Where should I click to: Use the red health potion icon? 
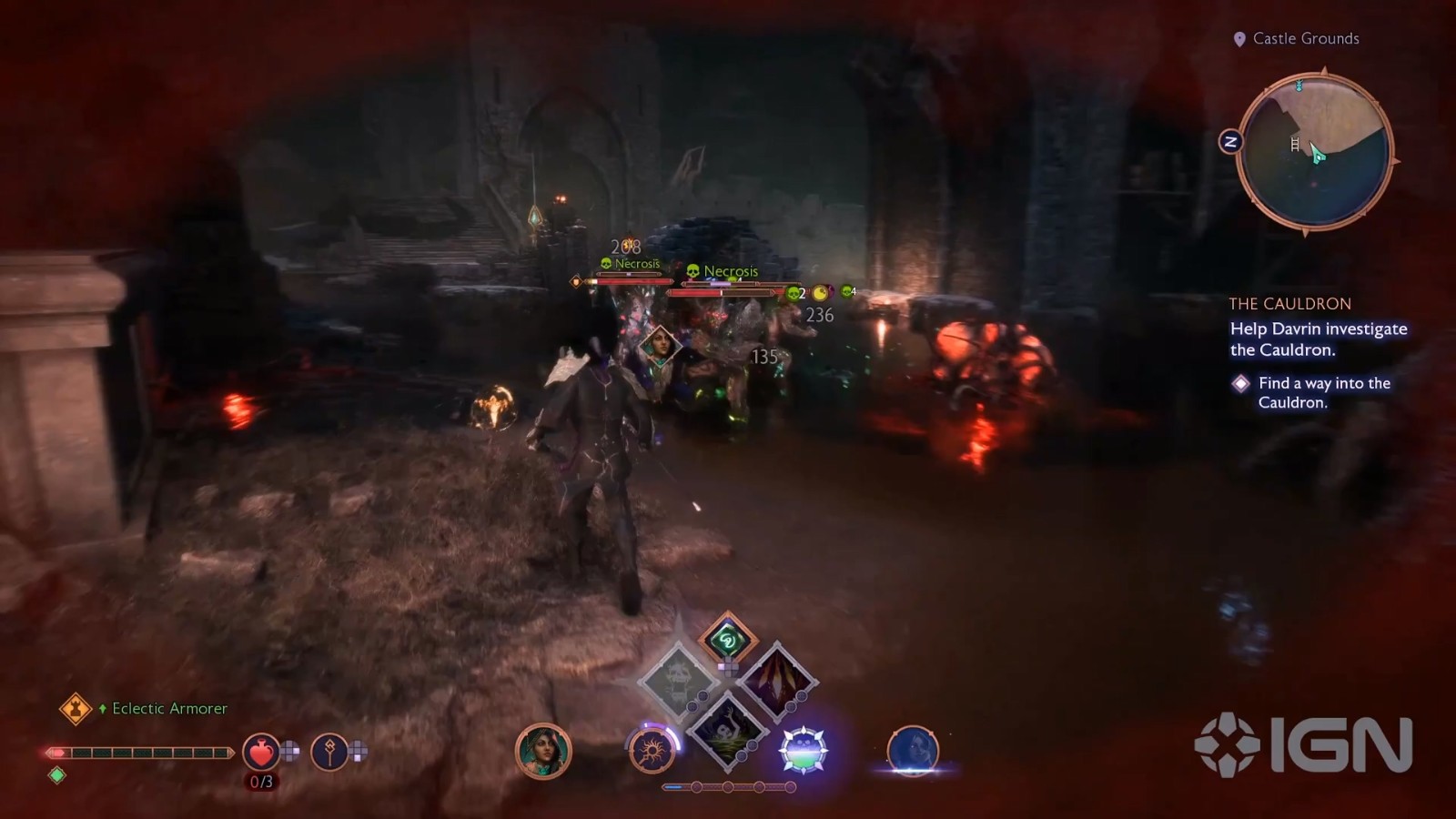coord(260,752)
